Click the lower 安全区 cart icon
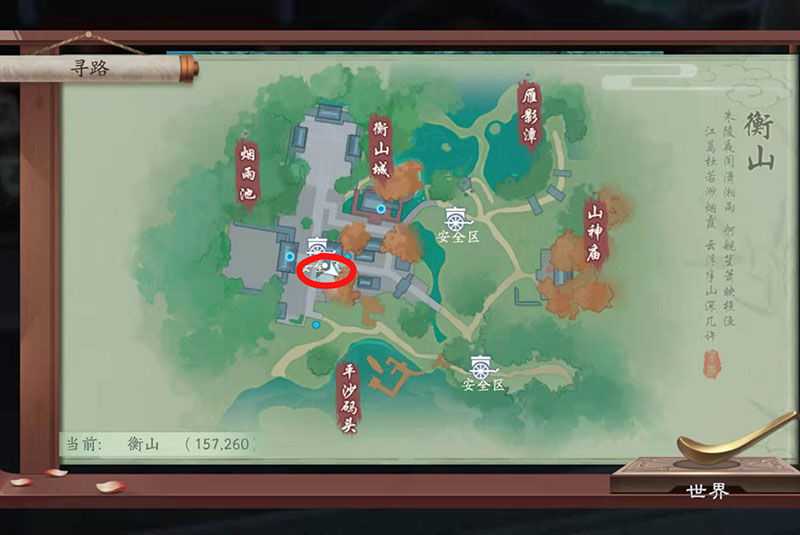Viewport: 800px width, 535px height. click(x=483, y=367)
